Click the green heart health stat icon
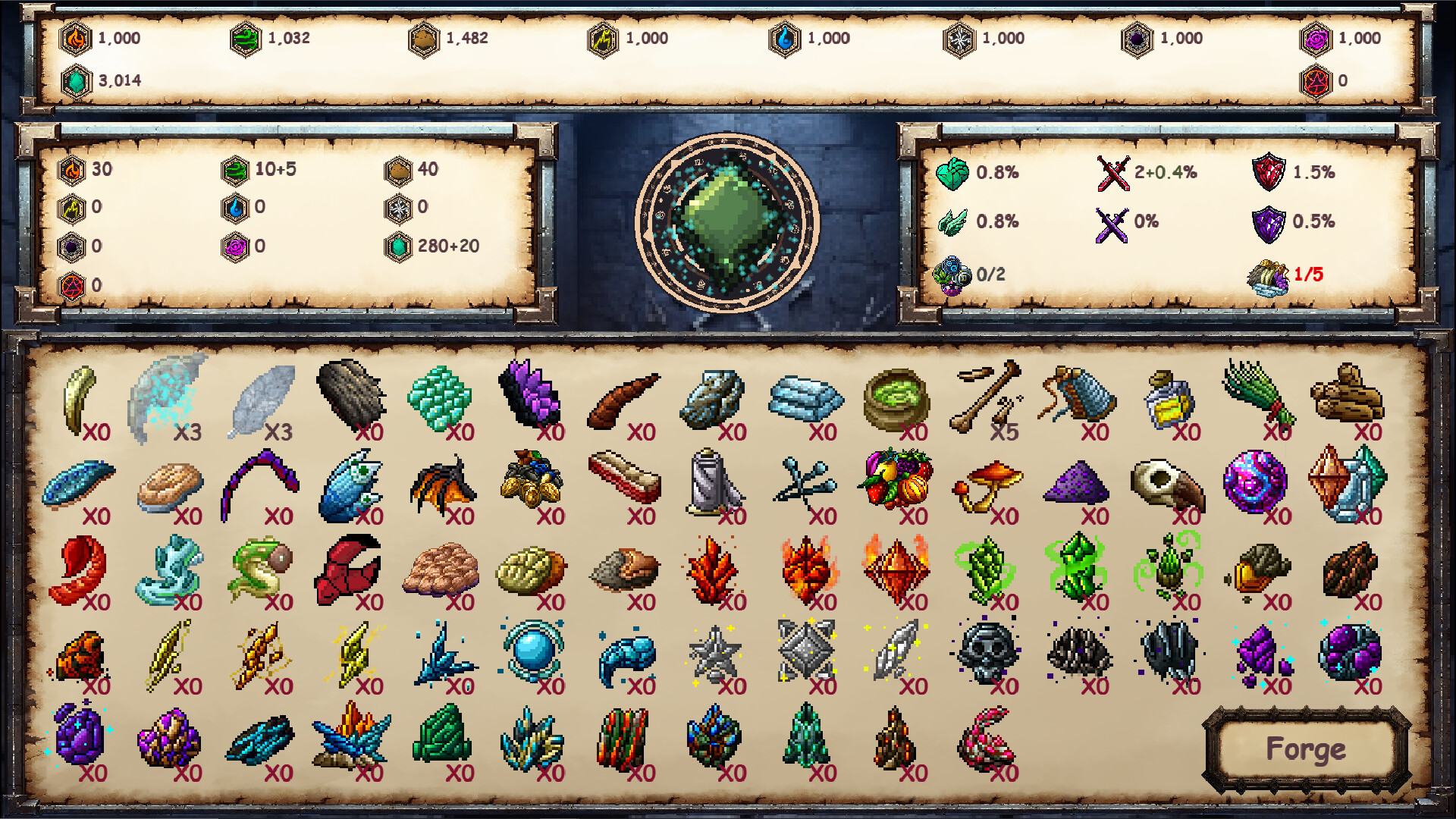The width and height of the screenshot is (1456, 819). tap(952, 173)
